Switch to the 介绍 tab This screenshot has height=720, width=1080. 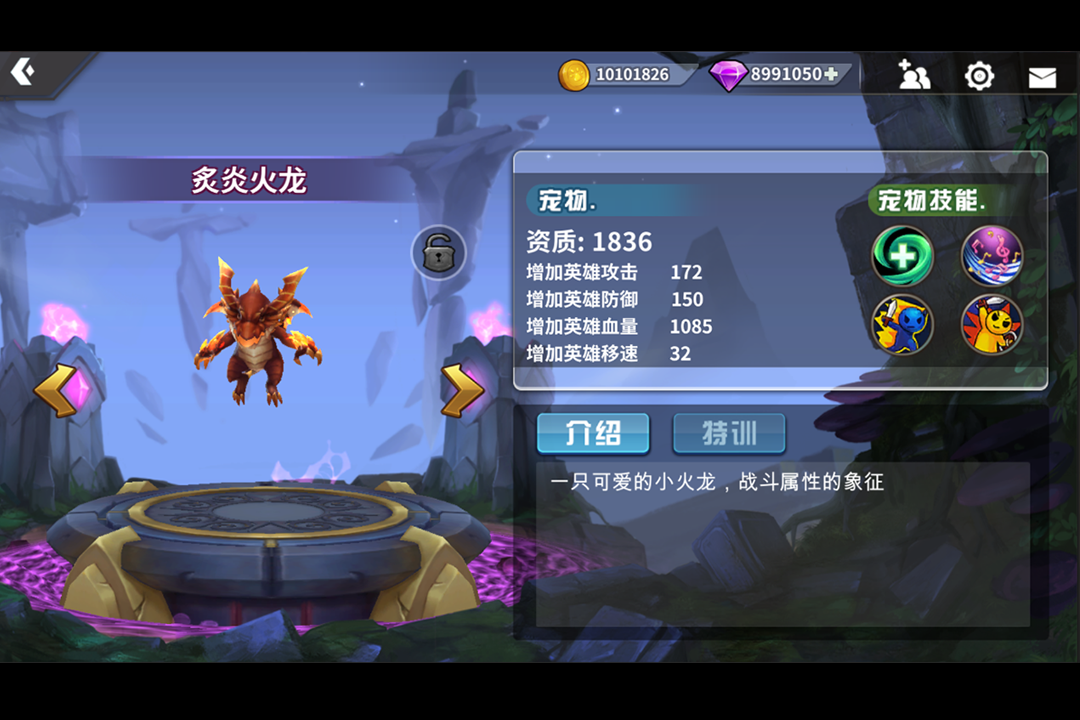(x=593, y=434)
